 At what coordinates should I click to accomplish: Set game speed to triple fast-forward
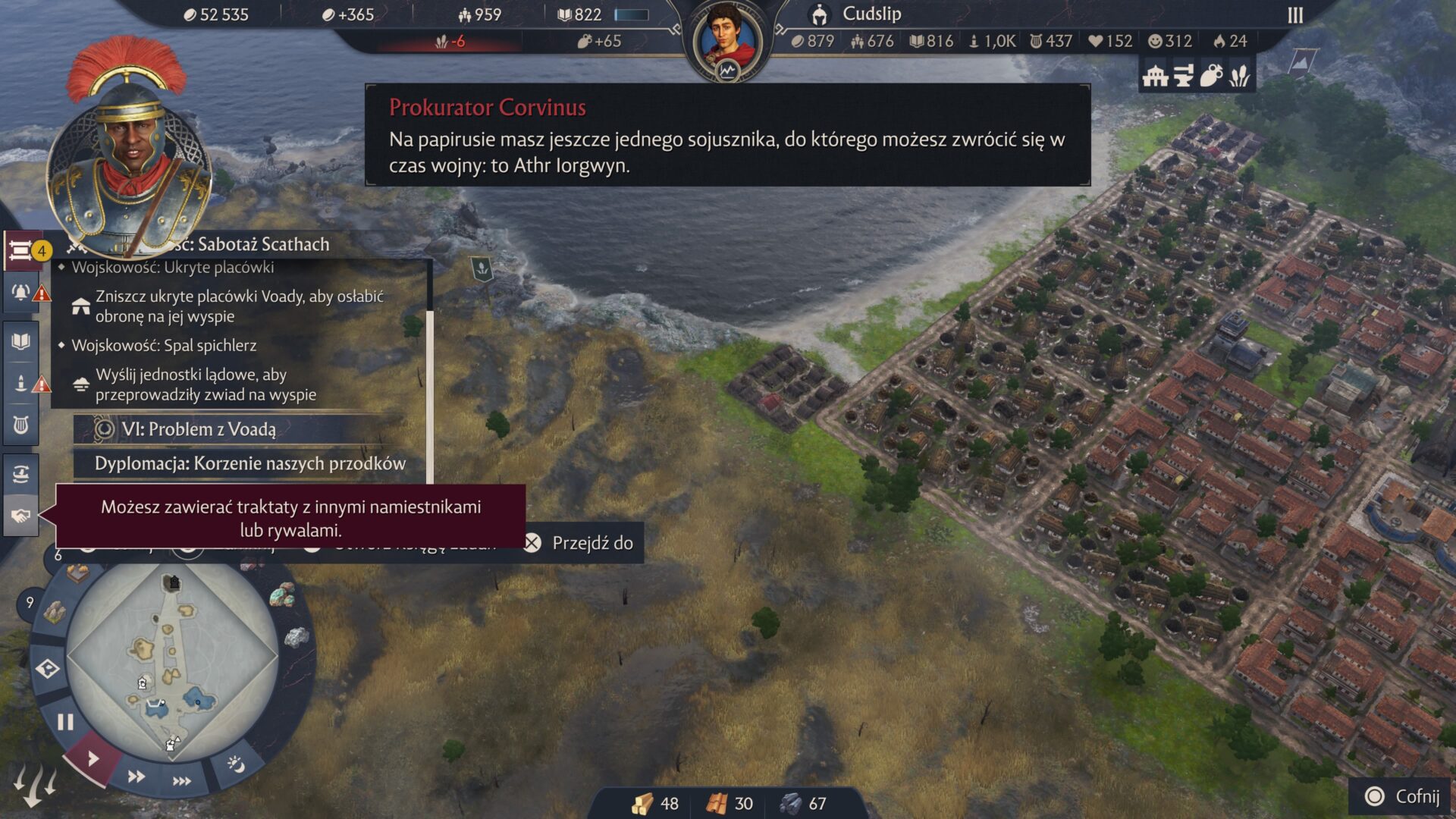(x=182, y=781)
